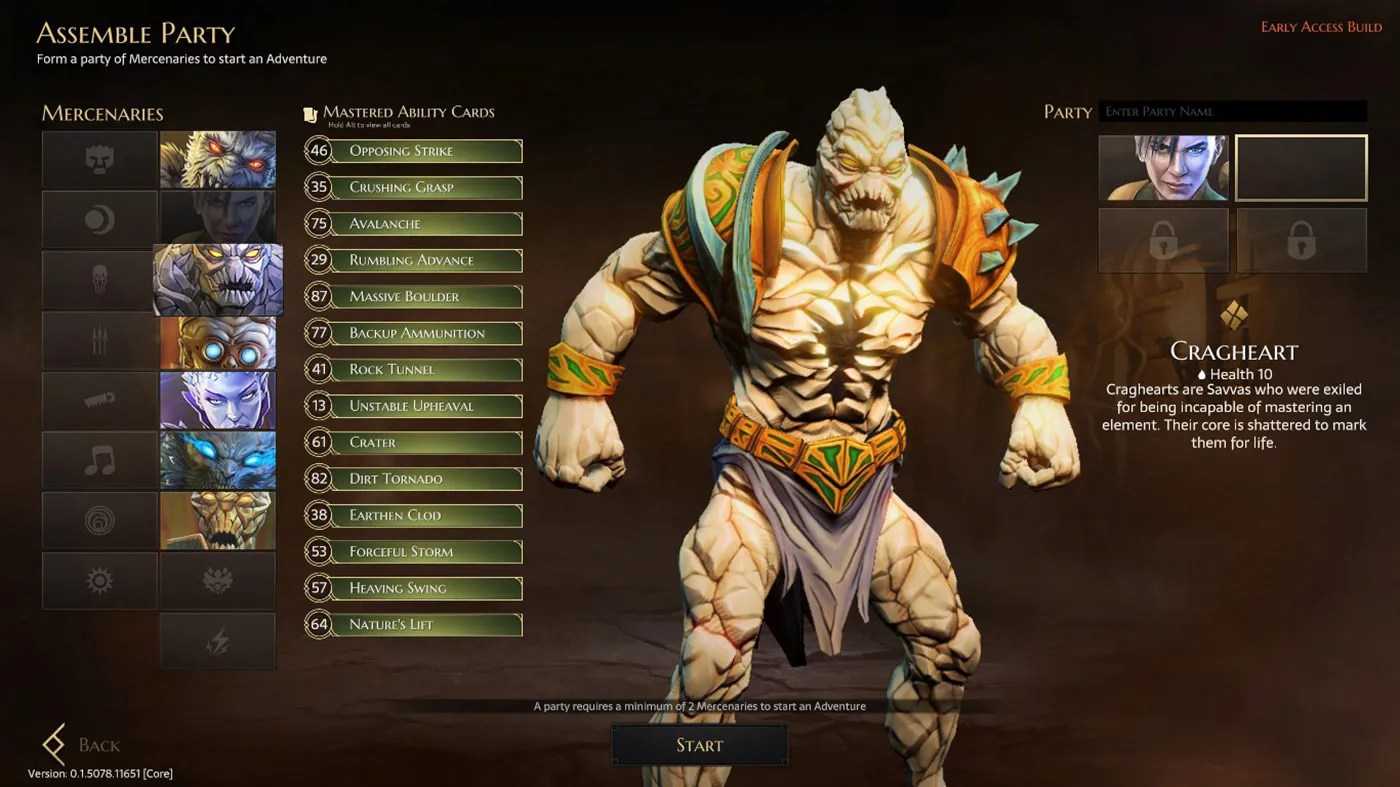This screenshot has width=1400, height=787.
Task: Select the Summoner concentric circles class icon
Action: [x=99, y=519]
